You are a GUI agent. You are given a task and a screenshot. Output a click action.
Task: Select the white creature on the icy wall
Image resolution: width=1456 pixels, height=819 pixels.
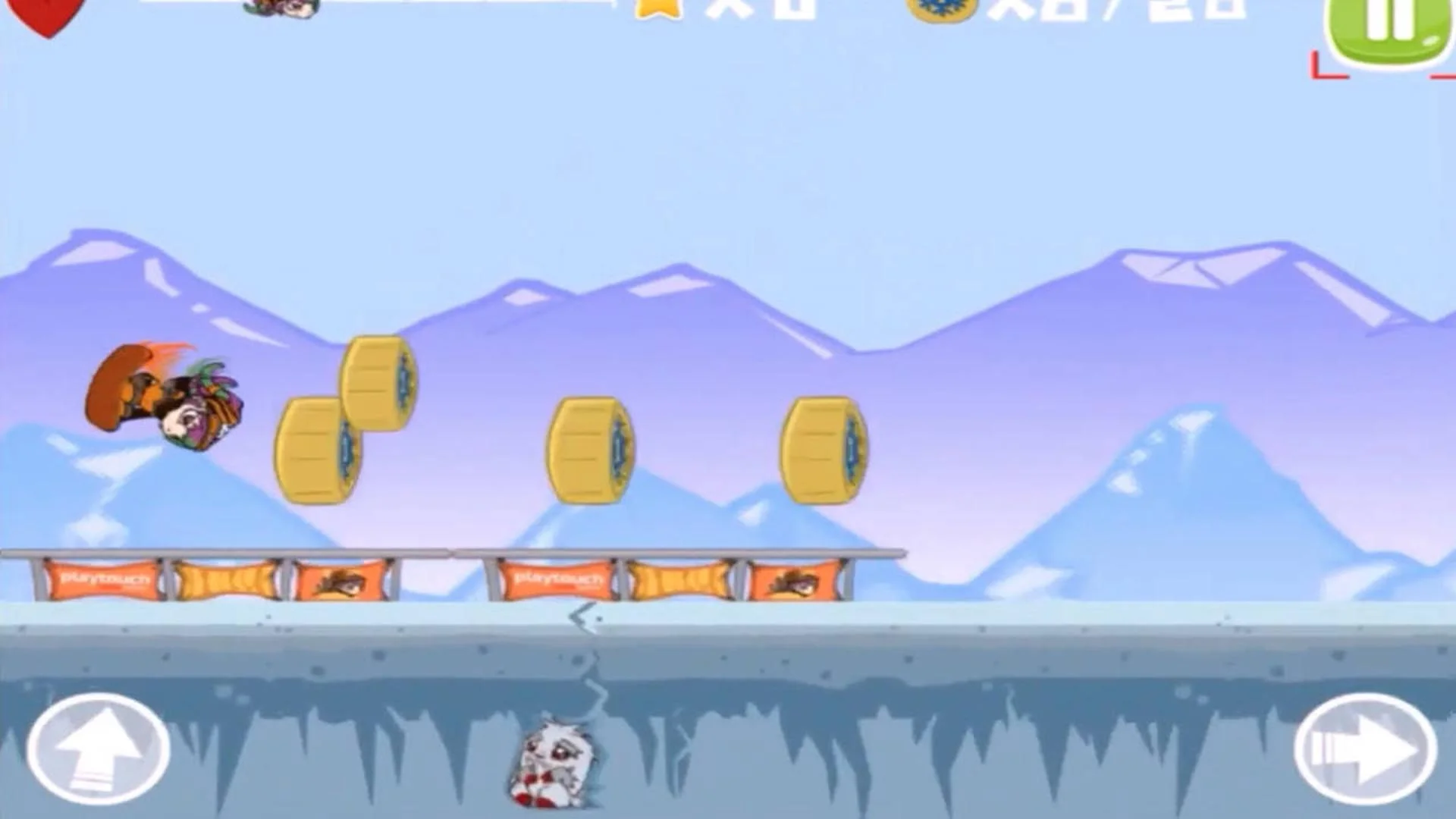coord(557,766)
